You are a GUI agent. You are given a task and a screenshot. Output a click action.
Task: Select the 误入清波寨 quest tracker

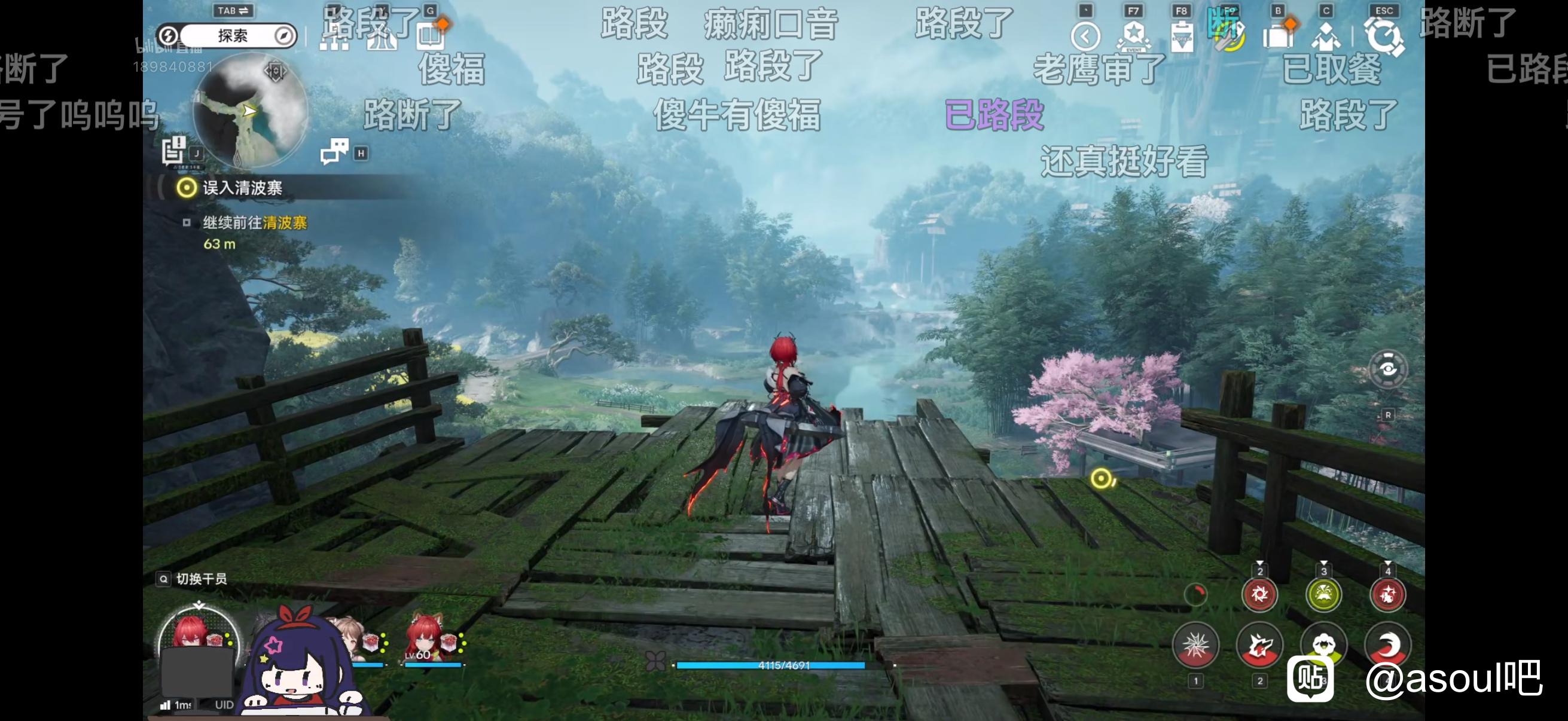click(x=242, y=188)
